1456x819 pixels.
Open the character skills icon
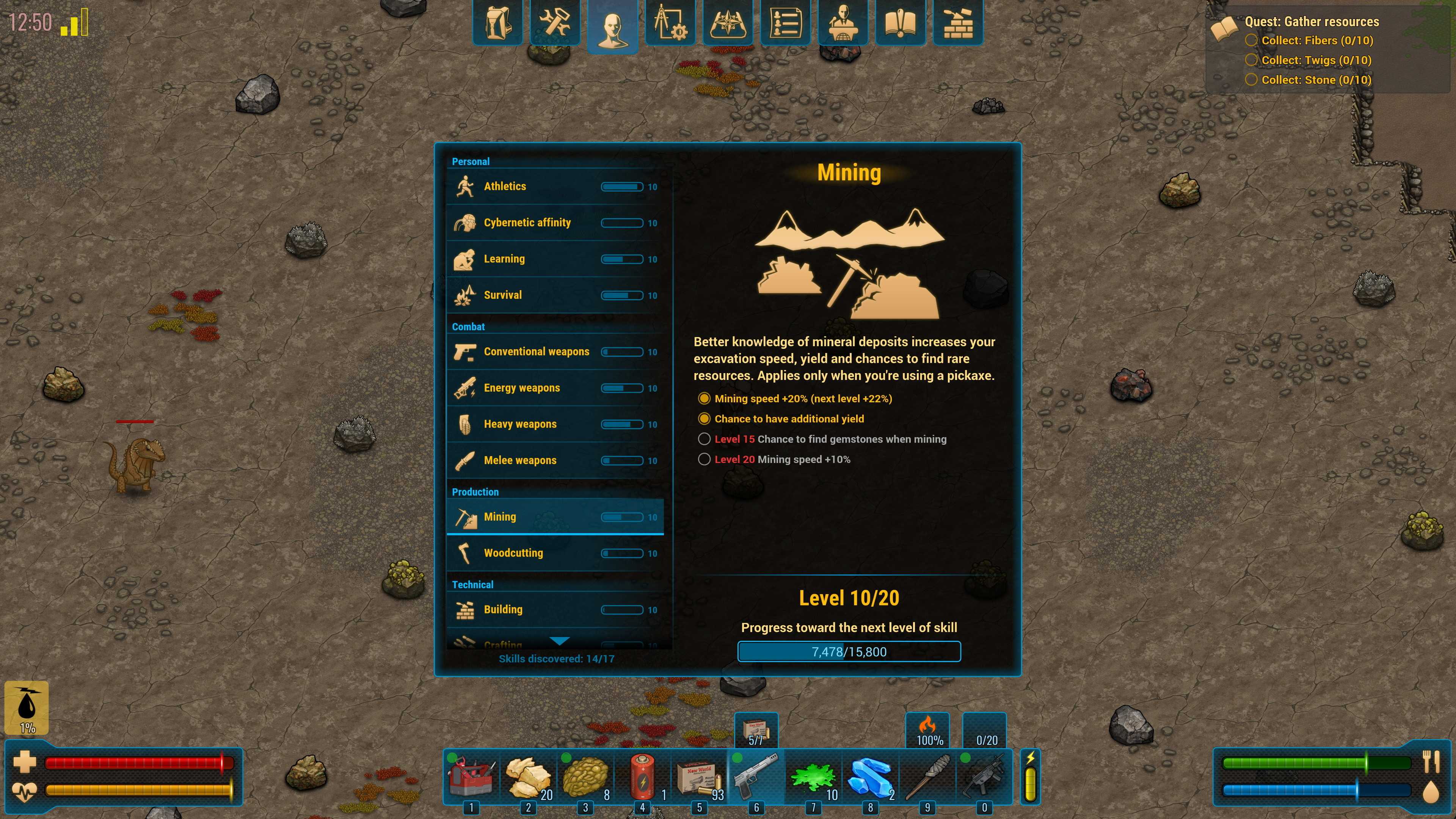[613, 23]
